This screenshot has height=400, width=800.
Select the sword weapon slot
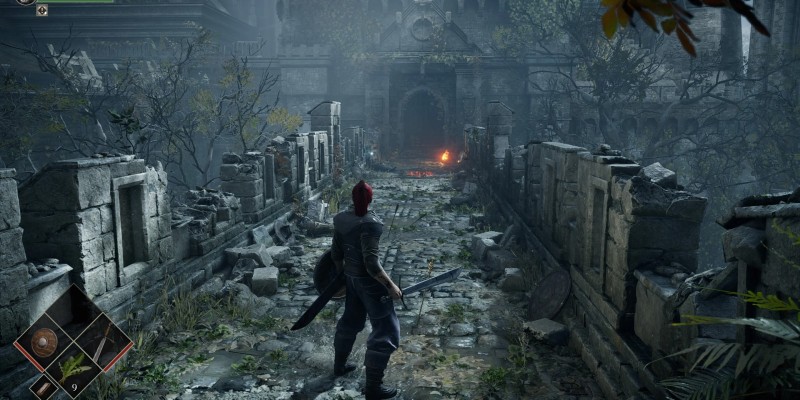(102, 340)
